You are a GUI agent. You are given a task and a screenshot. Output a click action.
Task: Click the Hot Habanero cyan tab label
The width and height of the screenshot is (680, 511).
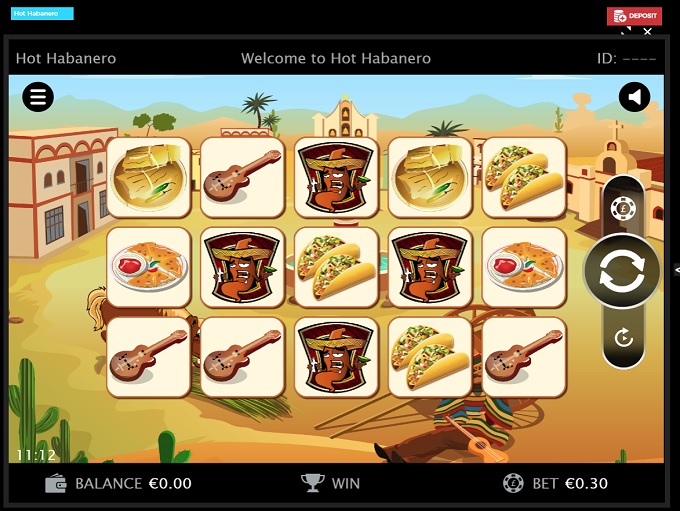pyautogui.click(x=42, y=14)
